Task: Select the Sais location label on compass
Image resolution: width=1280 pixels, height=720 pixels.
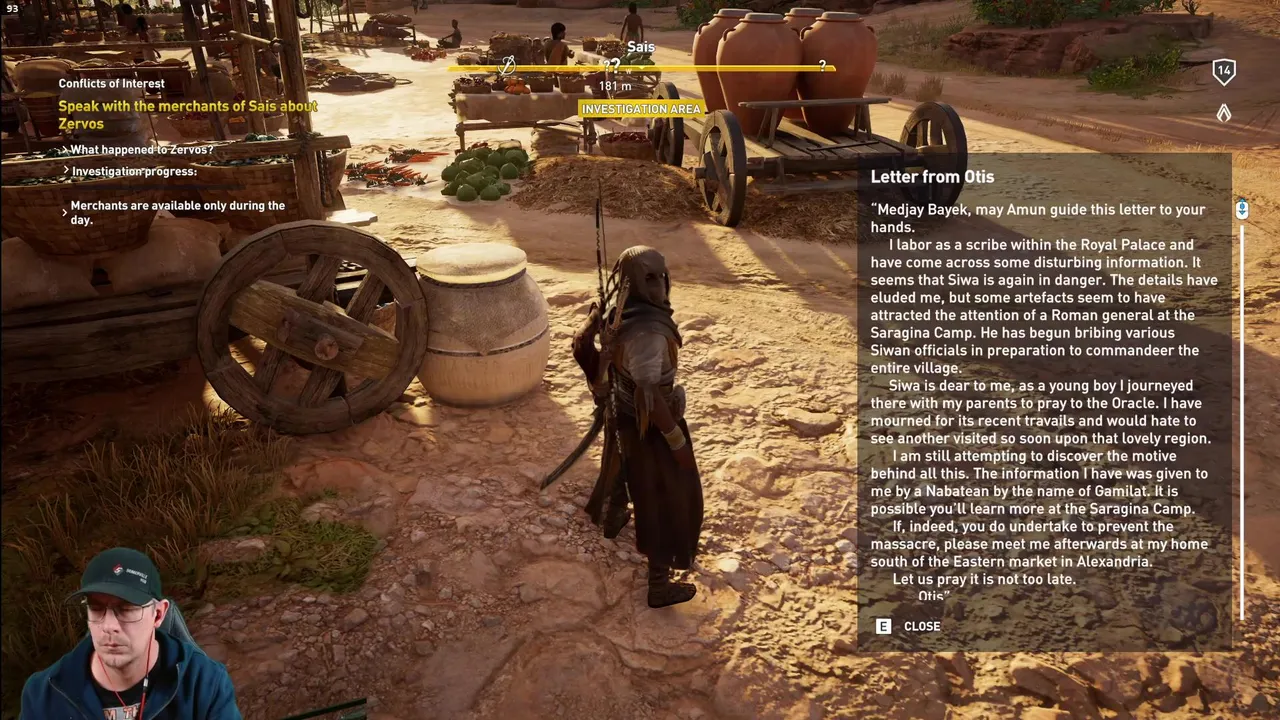Action: (x=641, y=47)
